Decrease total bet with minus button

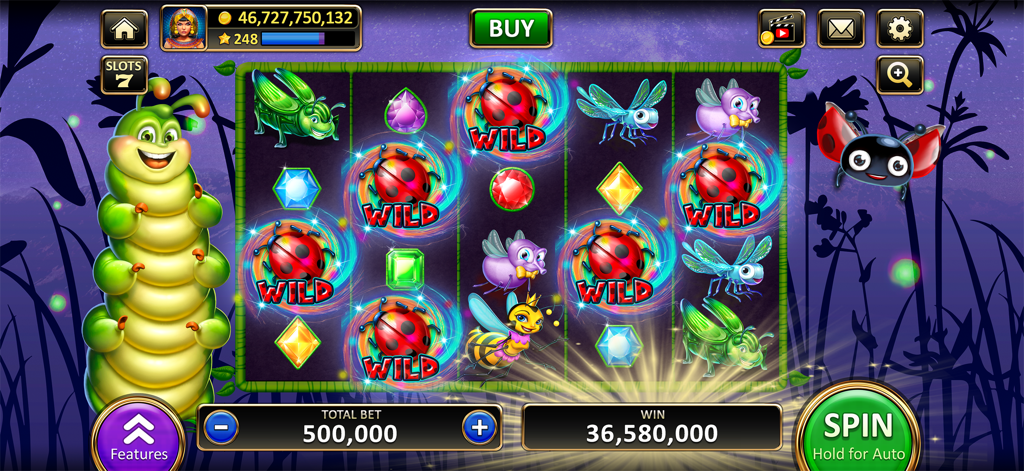[x=221, y=427]
